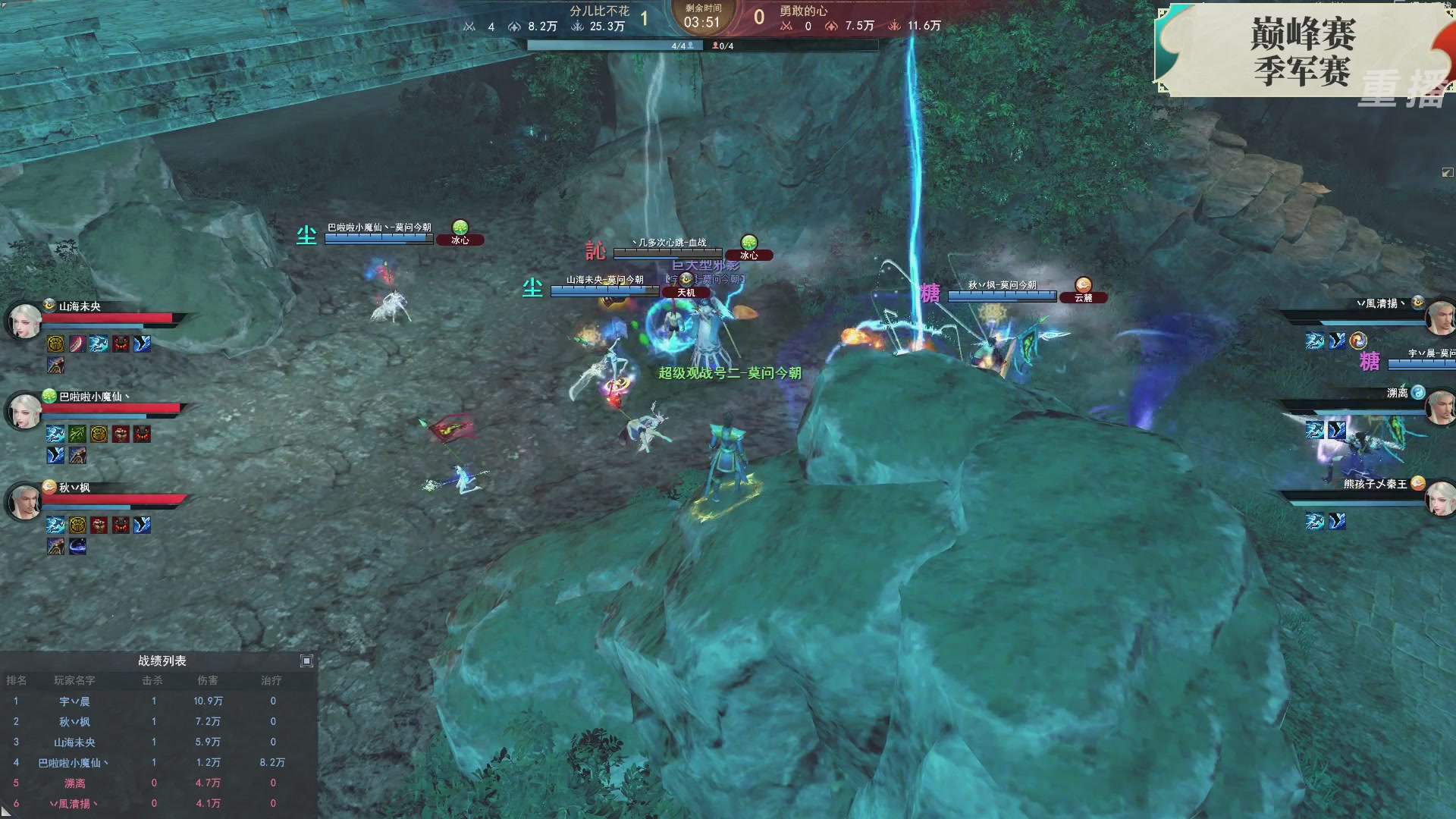Click the taiji buff icon under 丶風清揚丶

(x=1357, y=341)
